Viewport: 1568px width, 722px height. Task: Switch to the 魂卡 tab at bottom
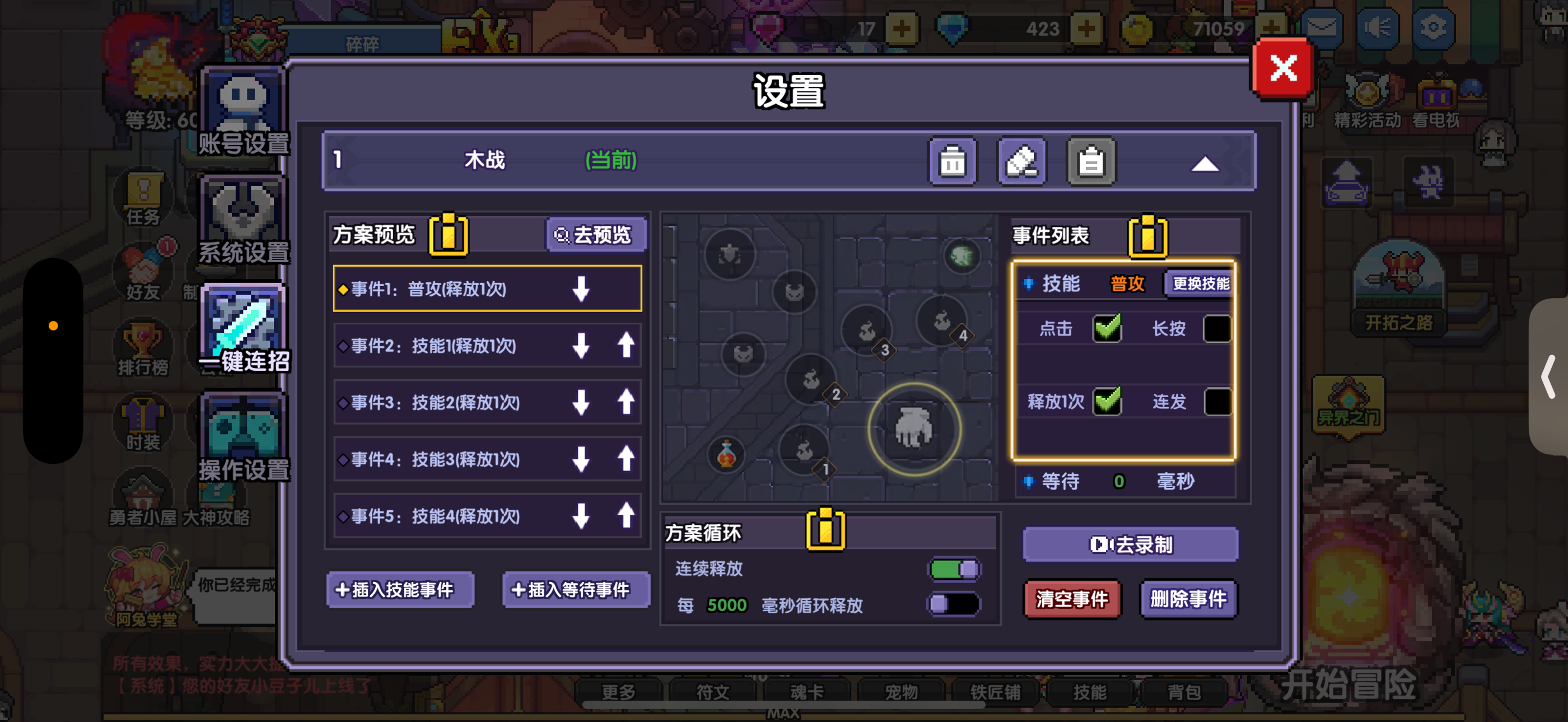[x=806, y=692]
